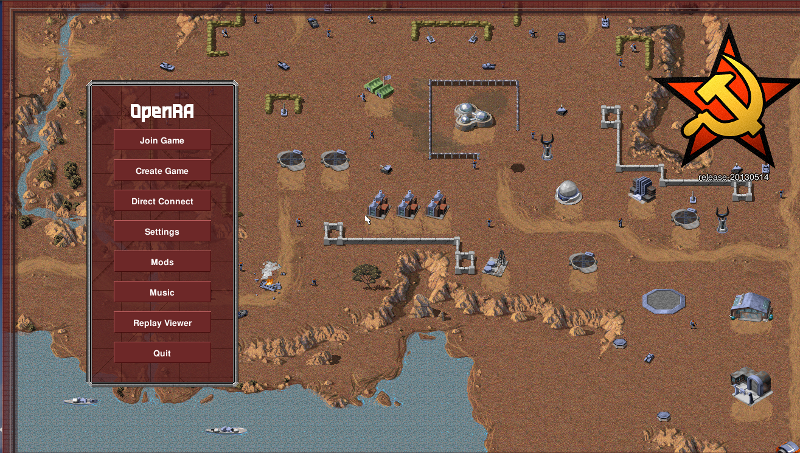Open the Music player

tap(162, 293)
